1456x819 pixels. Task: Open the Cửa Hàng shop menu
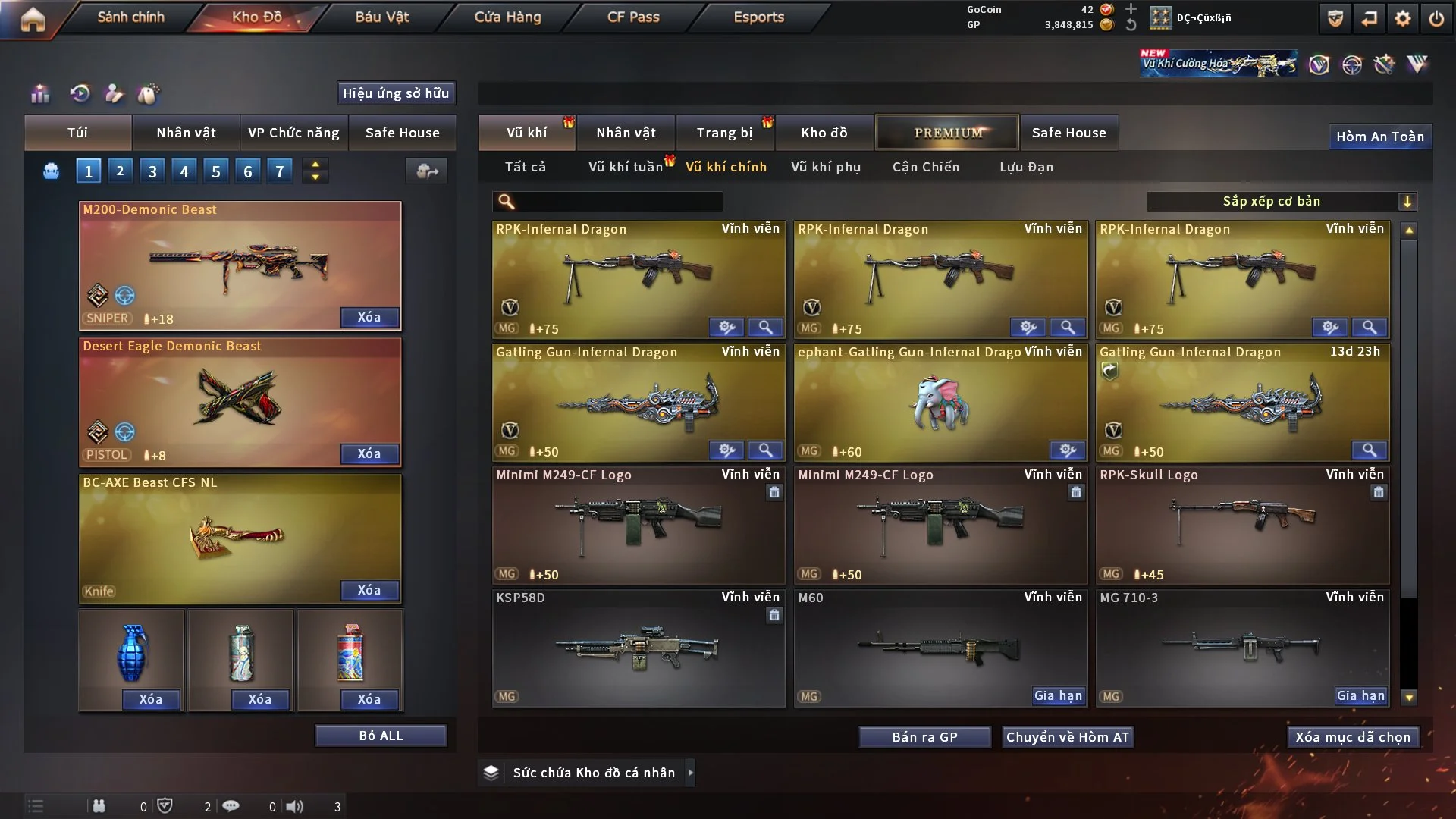click(507, 17)
